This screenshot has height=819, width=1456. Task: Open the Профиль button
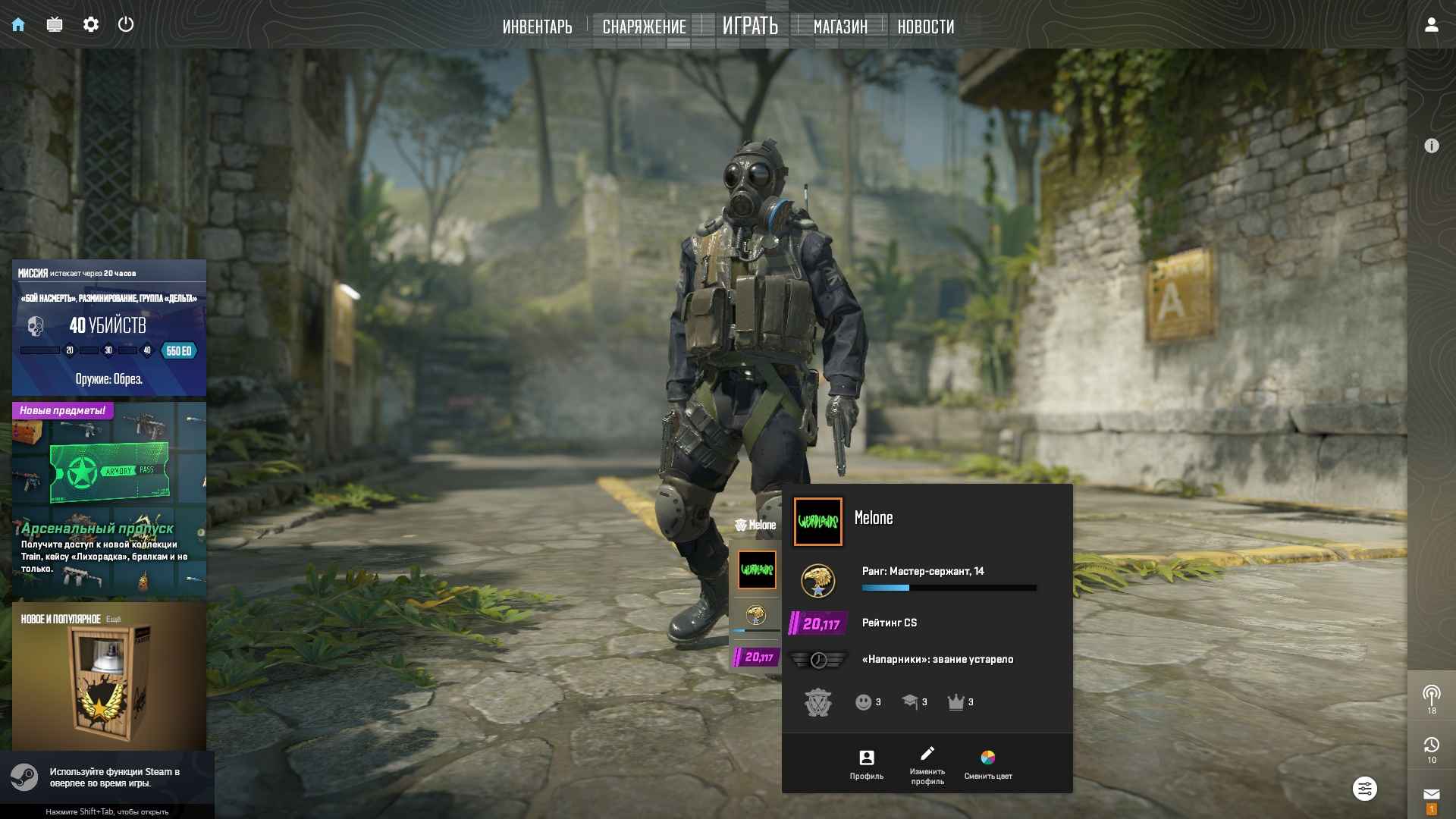(x=866, y=764)
